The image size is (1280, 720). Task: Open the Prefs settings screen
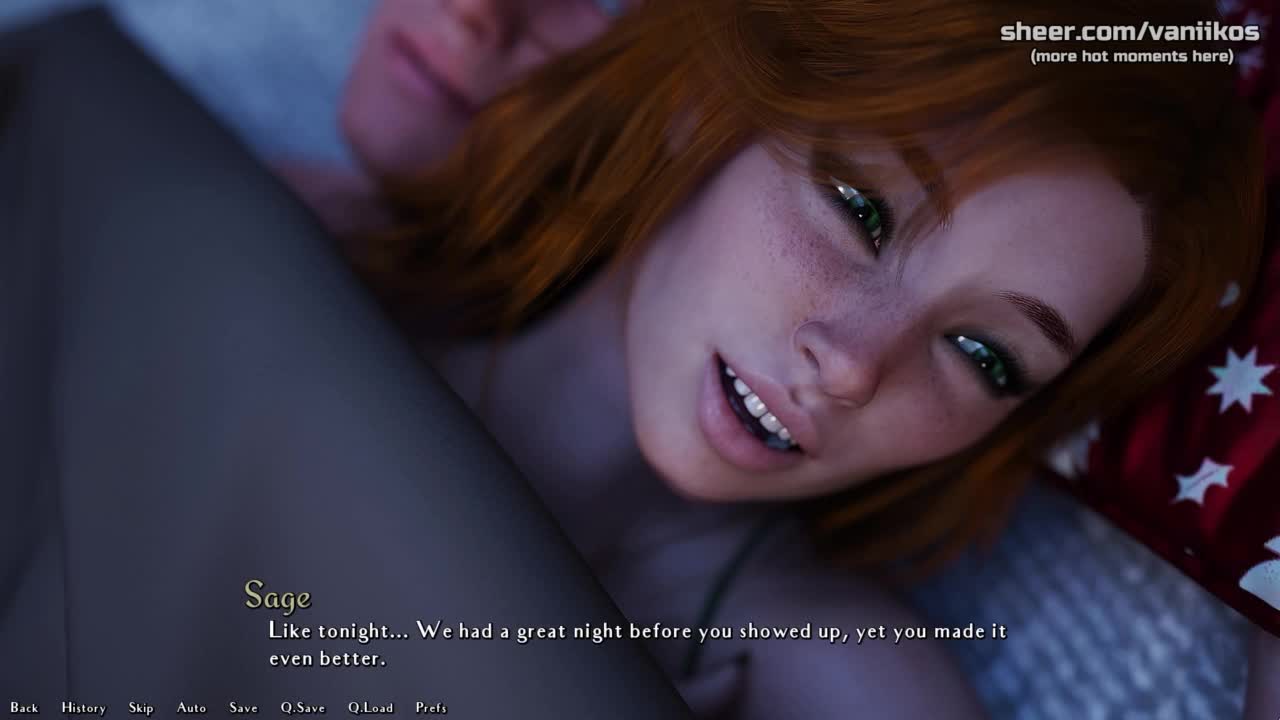click(x=431, y=708)
